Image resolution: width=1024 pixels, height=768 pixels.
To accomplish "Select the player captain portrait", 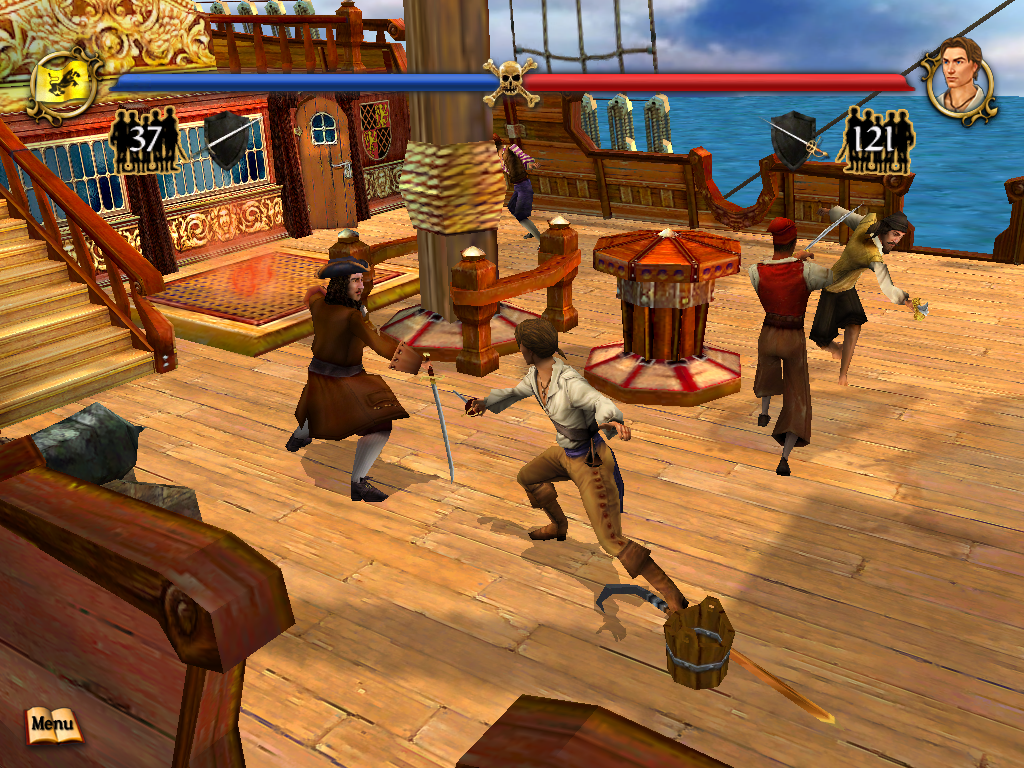I will click(959, 80).
